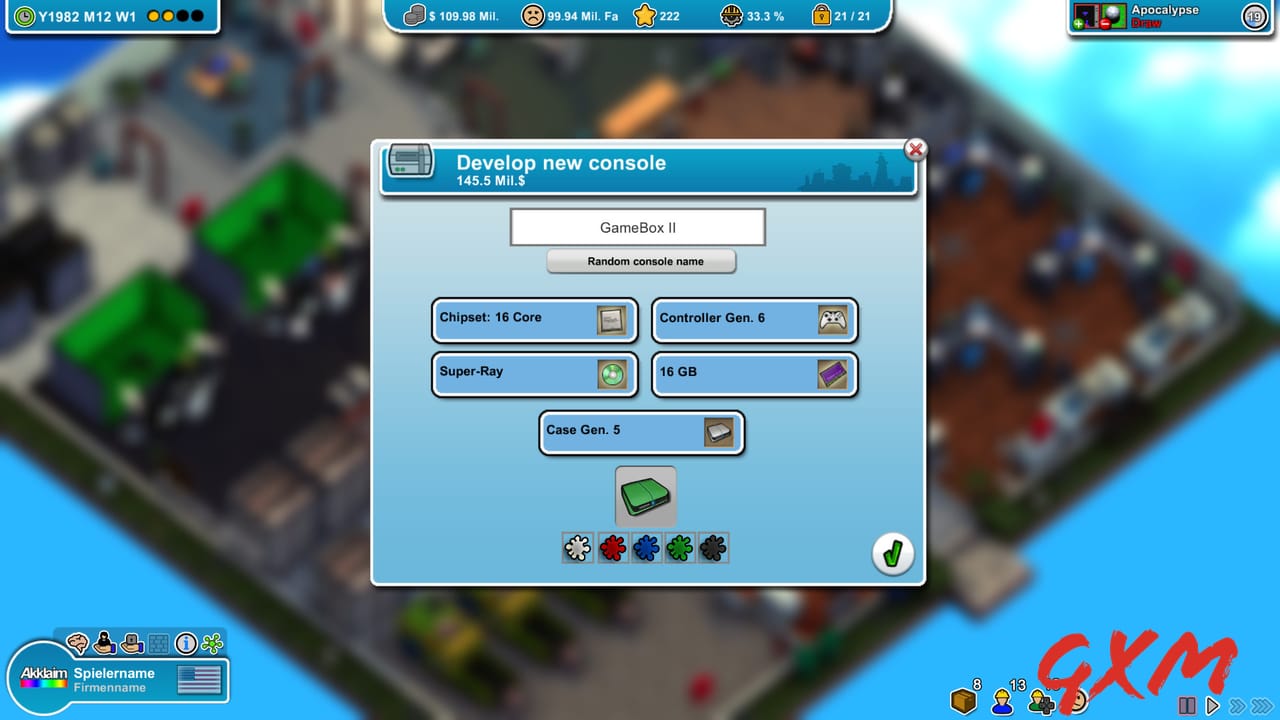The image size is (1280, 720).
Task: Click the Random console name button
Action: click(x=641, y=261)
